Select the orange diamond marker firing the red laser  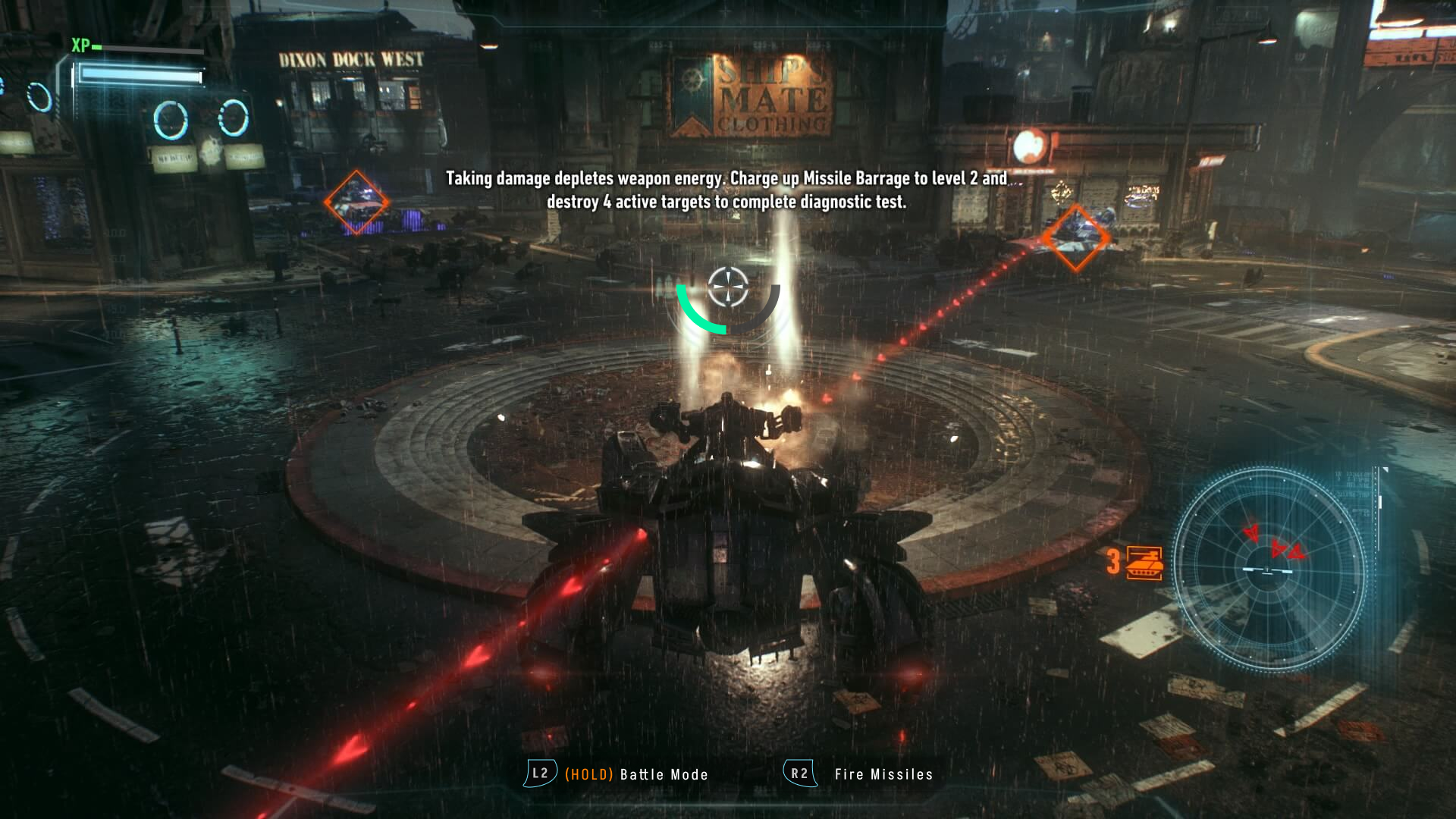[x=1075, y=238]
